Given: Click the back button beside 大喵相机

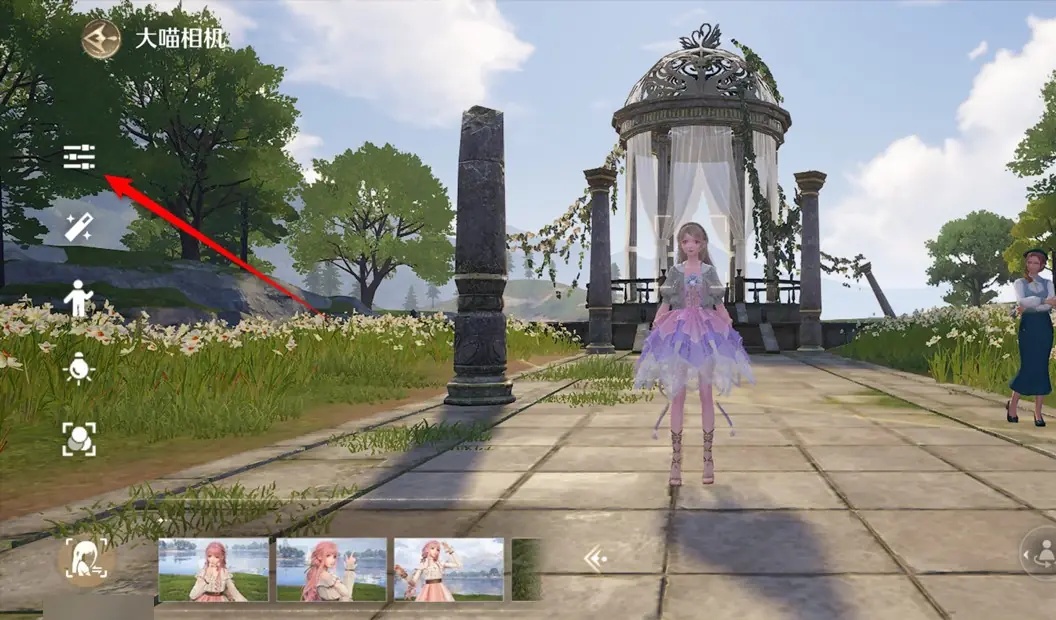Looking at the screenshot, I should (101, 40).
